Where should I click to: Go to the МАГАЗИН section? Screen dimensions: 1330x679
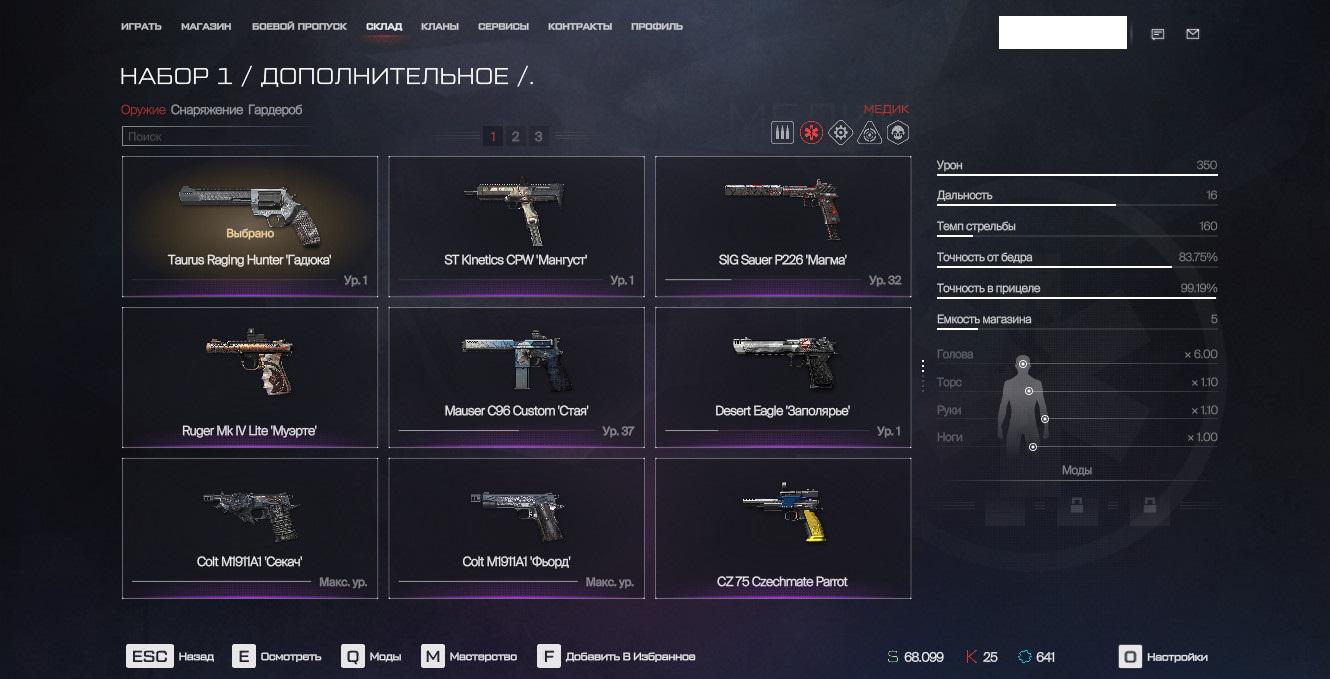coord(206,26)
